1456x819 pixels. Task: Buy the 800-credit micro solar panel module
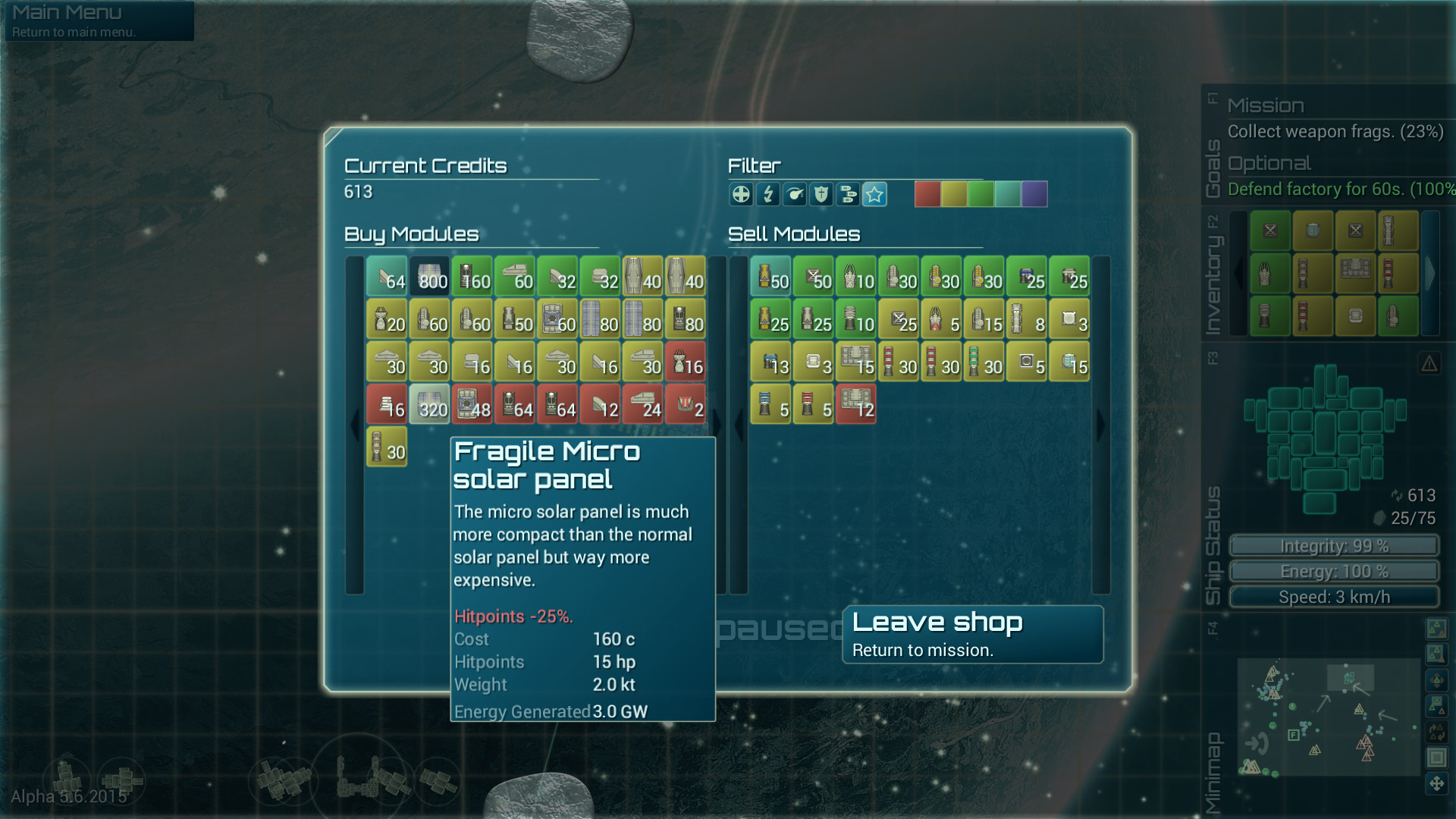(429, 276)
